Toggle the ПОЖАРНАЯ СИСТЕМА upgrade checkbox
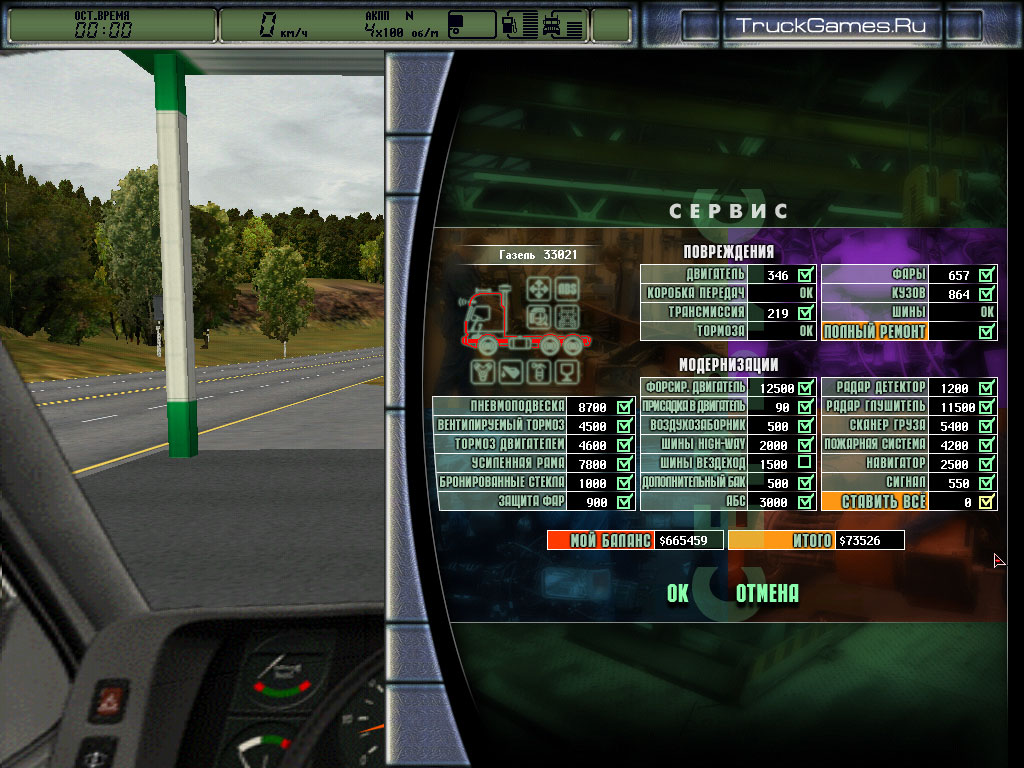Image resolution: width=1024 pixels, height=768 pixels. (x=987, y=445)
